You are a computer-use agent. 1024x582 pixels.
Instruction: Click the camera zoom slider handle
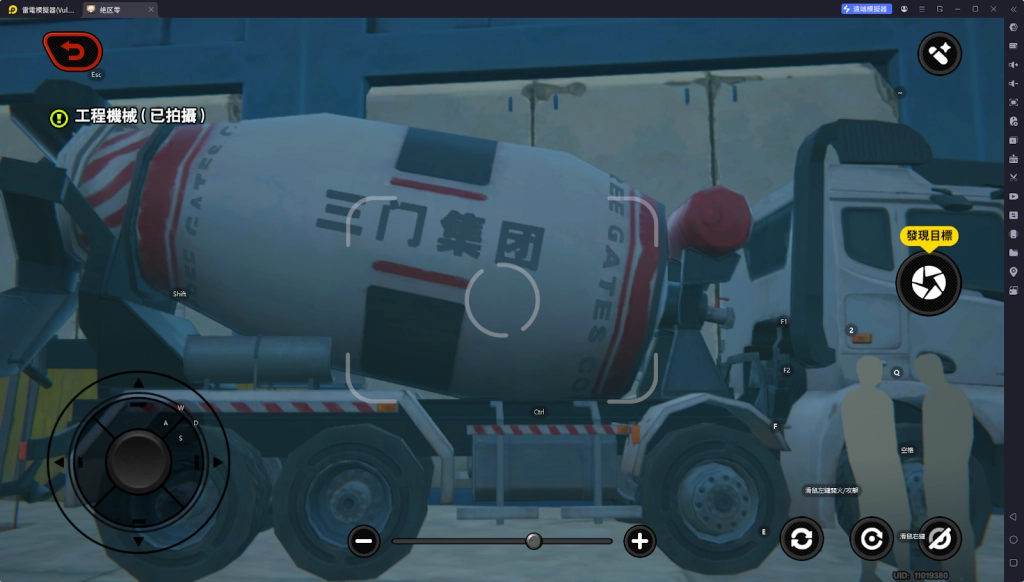tap(534, 541)
